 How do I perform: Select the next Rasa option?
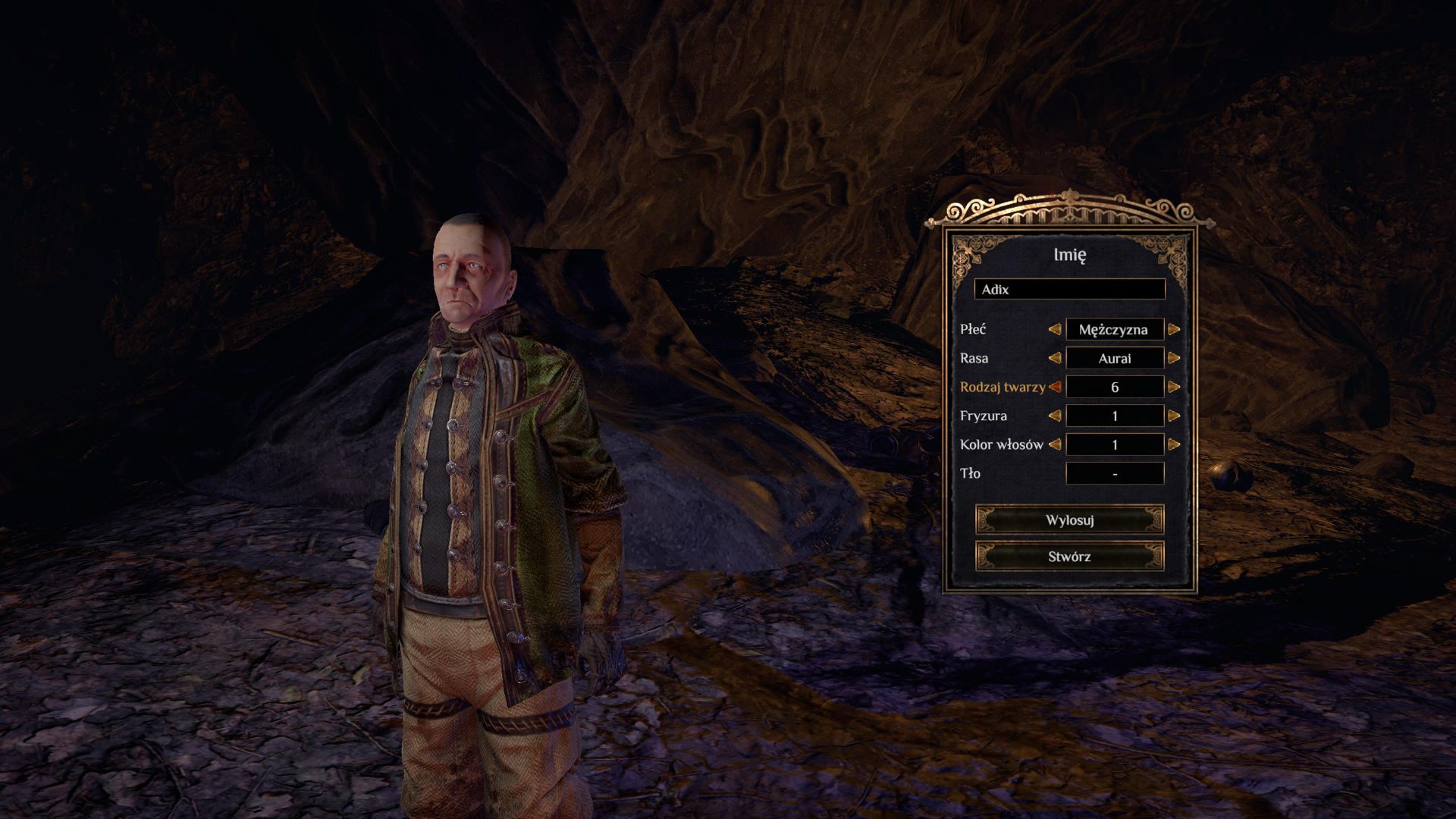pyautogui.click(x=1174, y=358)
